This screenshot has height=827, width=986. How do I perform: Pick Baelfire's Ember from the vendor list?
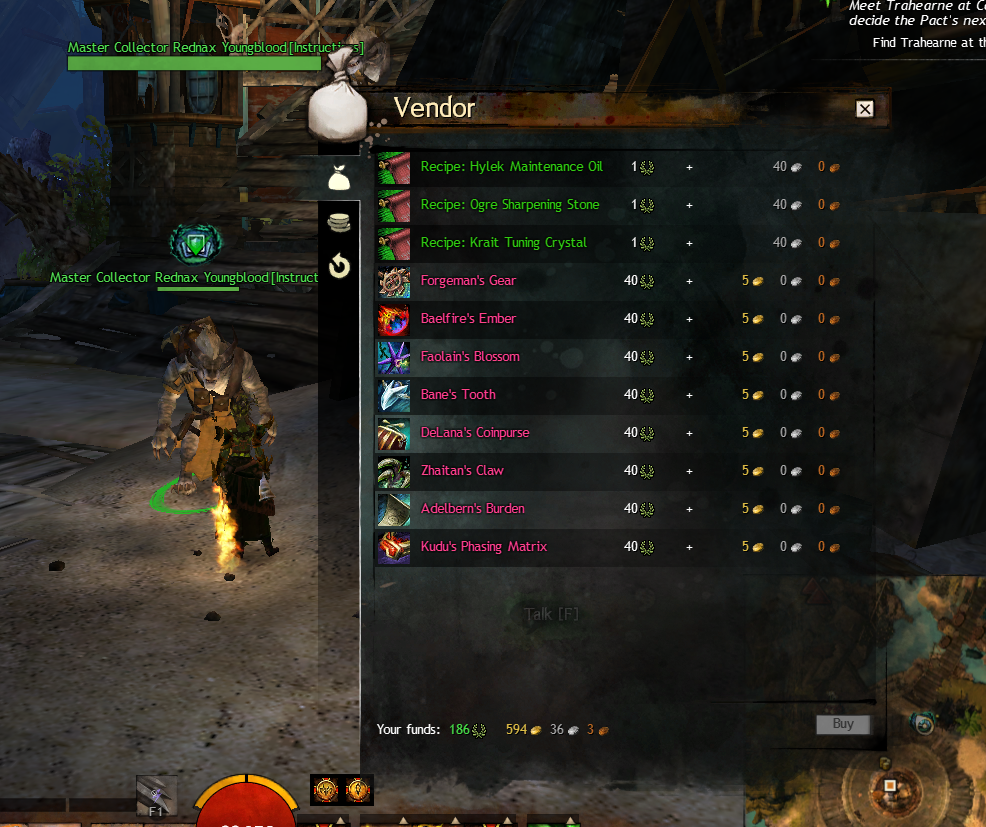(x=468, y=319)
